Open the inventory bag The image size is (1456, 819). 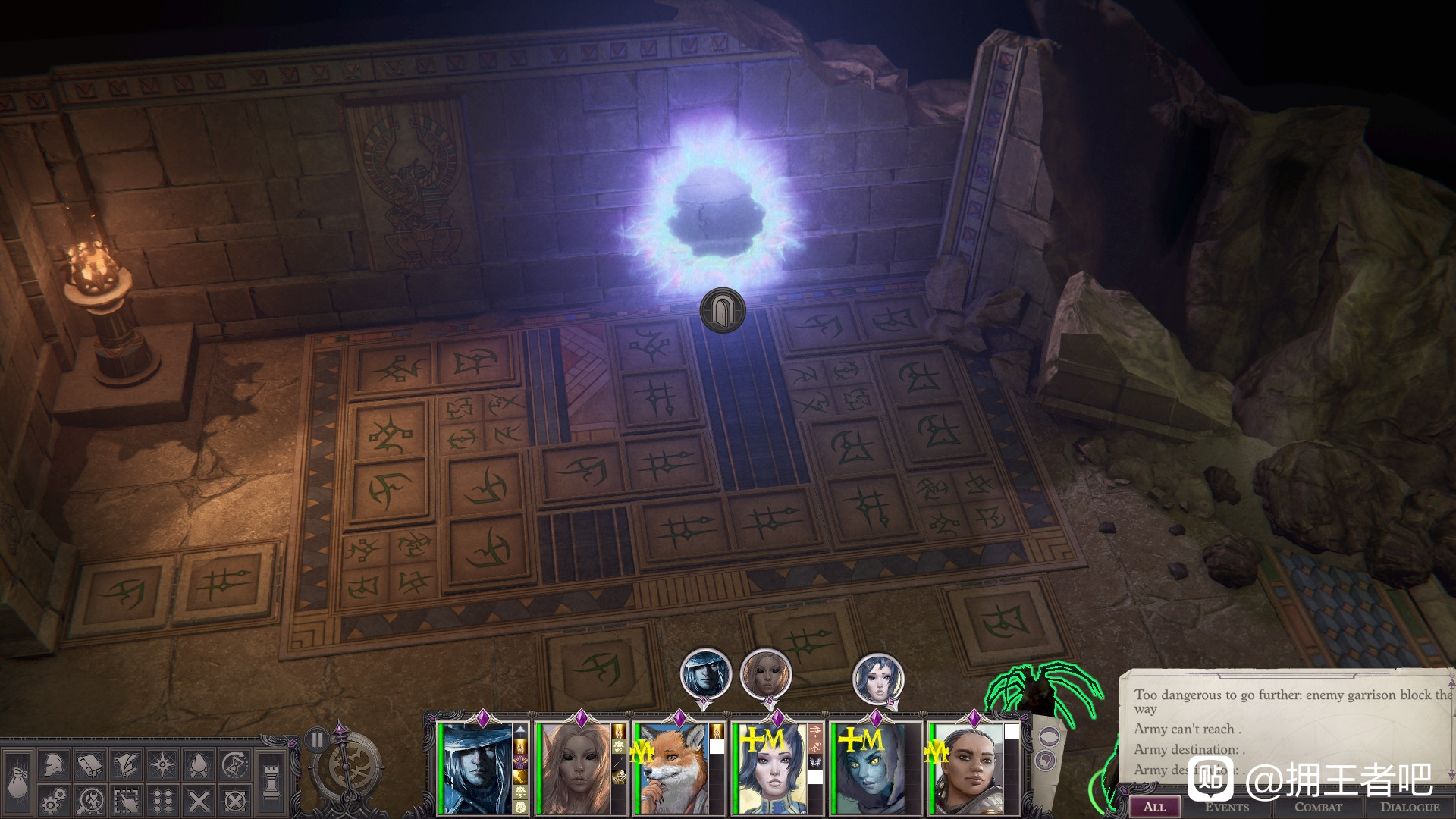pos(17,783)
